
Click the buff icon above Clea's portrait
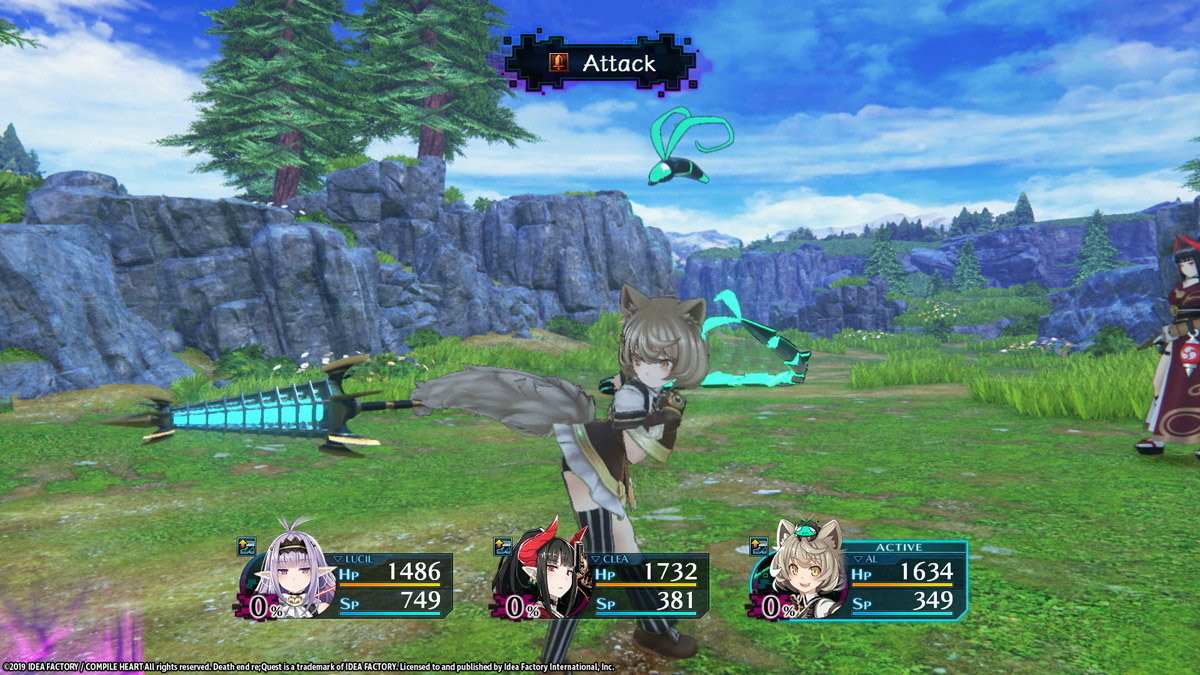504,547
